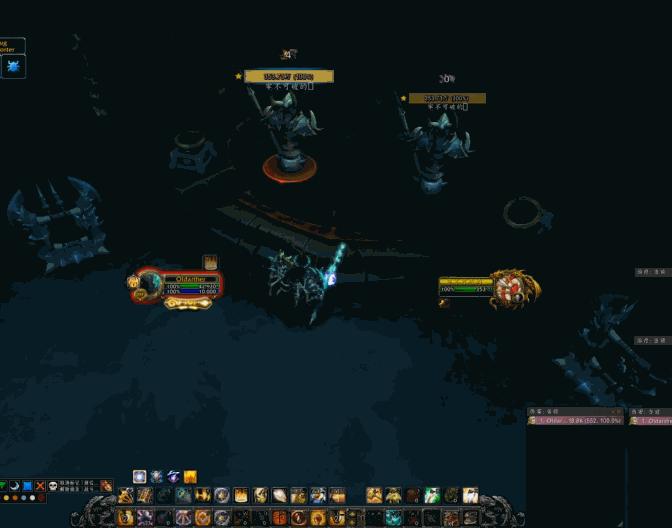Click the first damage meter row
This screenshot has width=672, height=528.
pos(575,421)
